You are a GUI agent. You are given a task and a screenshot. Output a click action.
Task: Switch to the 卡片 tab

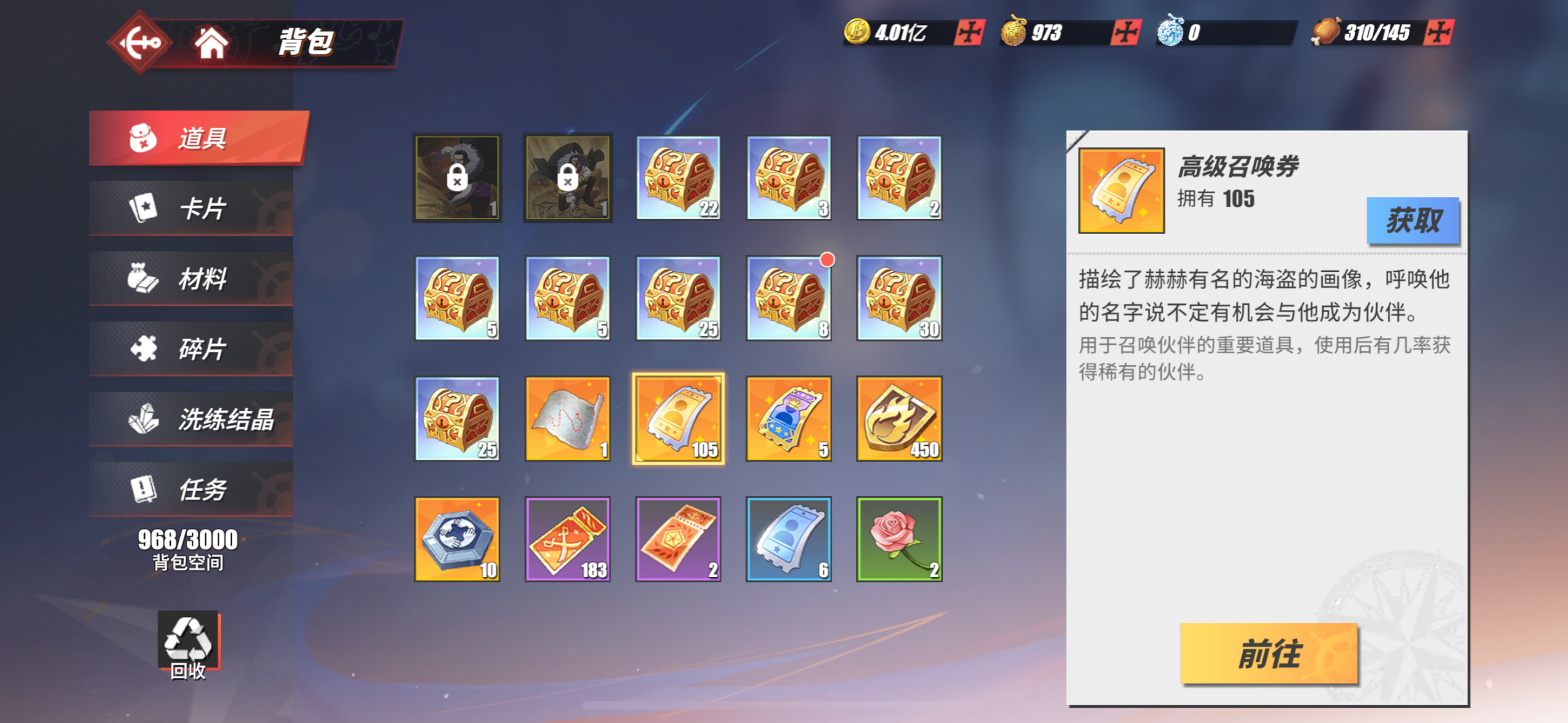[x=191, y=208]
